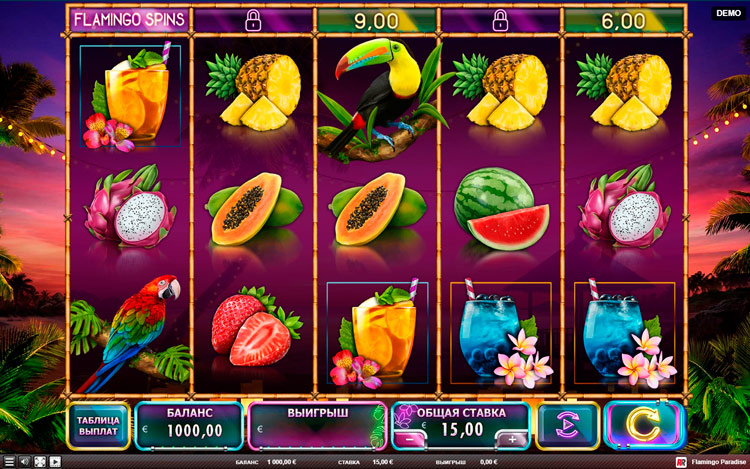750x469 pixels.
Task: Spin the reels with the golden spin button
Action: pos(644,426)
